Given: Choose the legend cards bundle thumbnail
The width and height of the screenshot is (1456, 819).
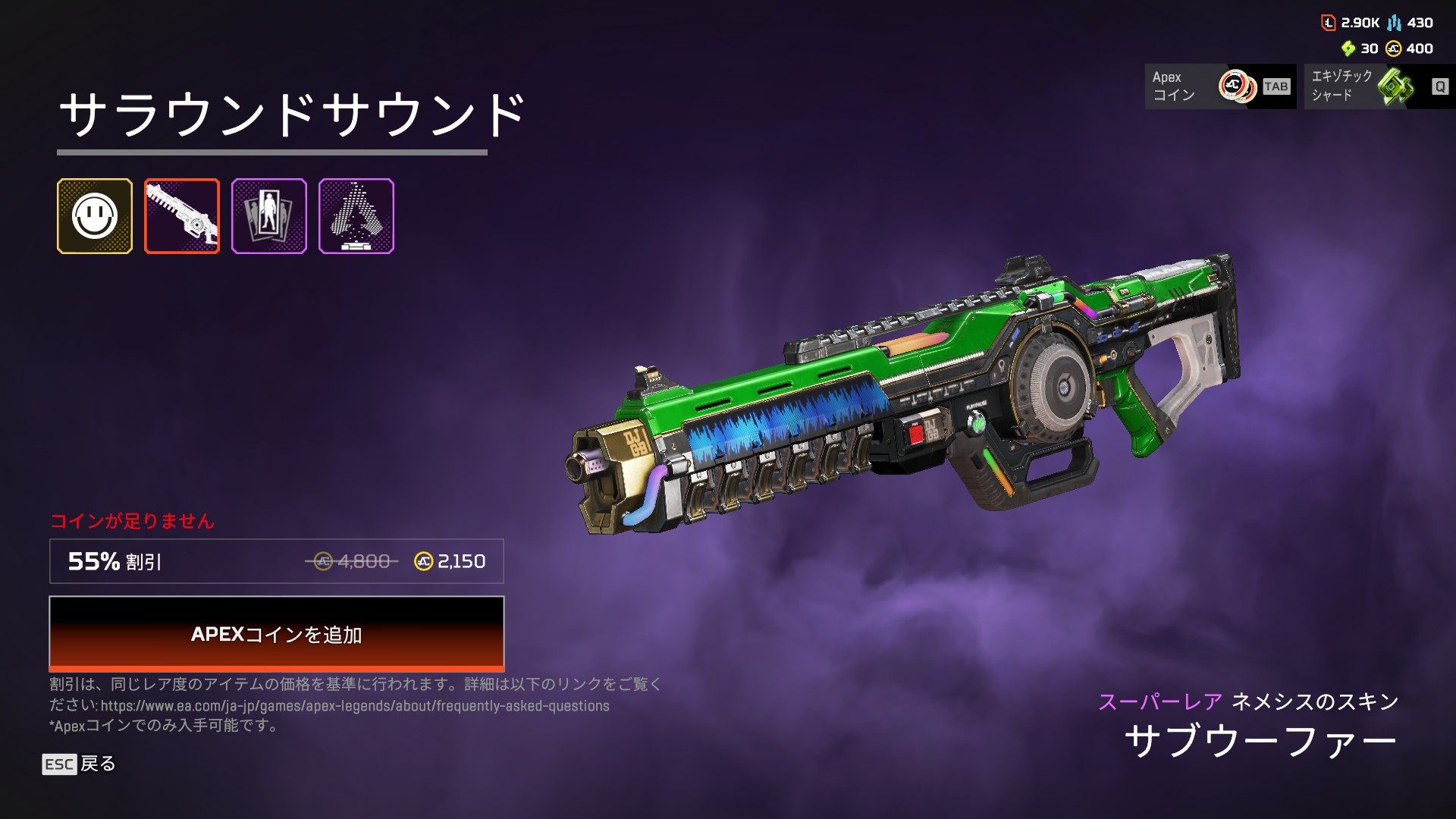Looking at the screenshot, I should [x=269, y=216].
